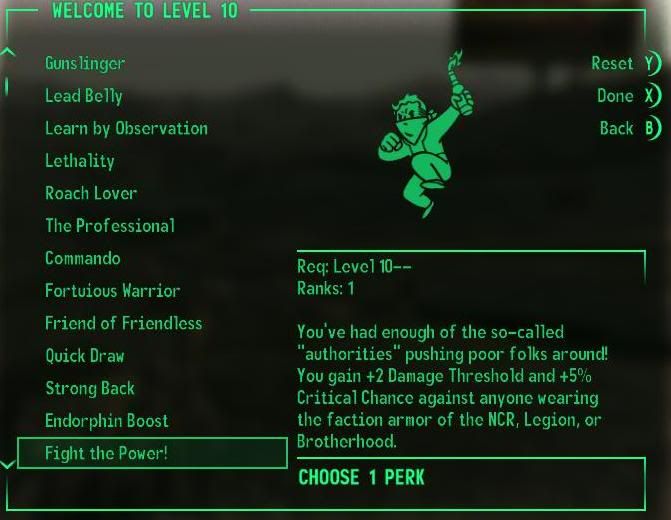Click the highlighted Fight the Power! perk
671x520 pixels.
[x=152, y=453]
